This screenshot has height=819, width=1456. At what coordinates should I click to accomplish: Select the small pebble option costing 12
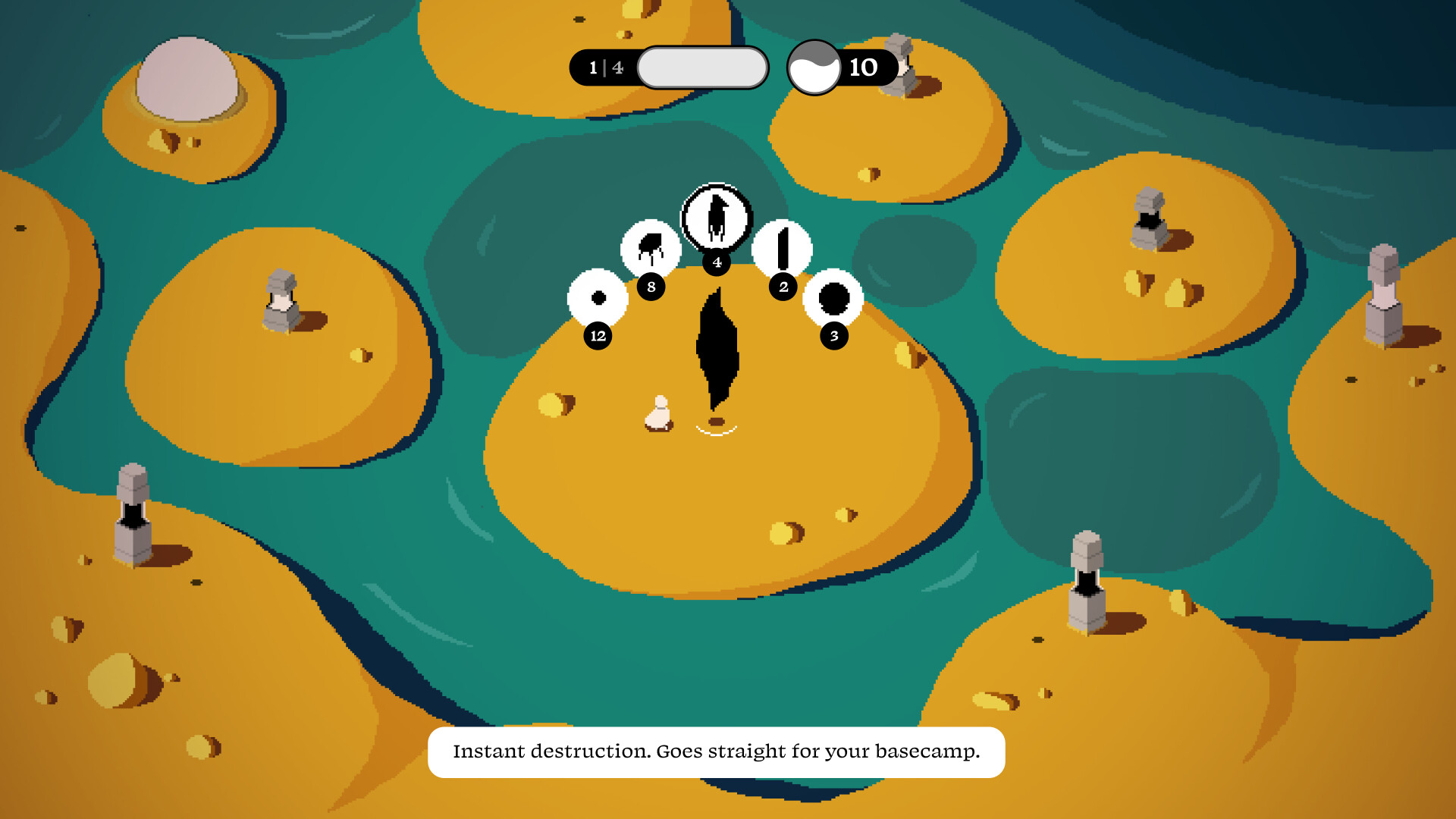pyautogui.click(x=597, y=300)
